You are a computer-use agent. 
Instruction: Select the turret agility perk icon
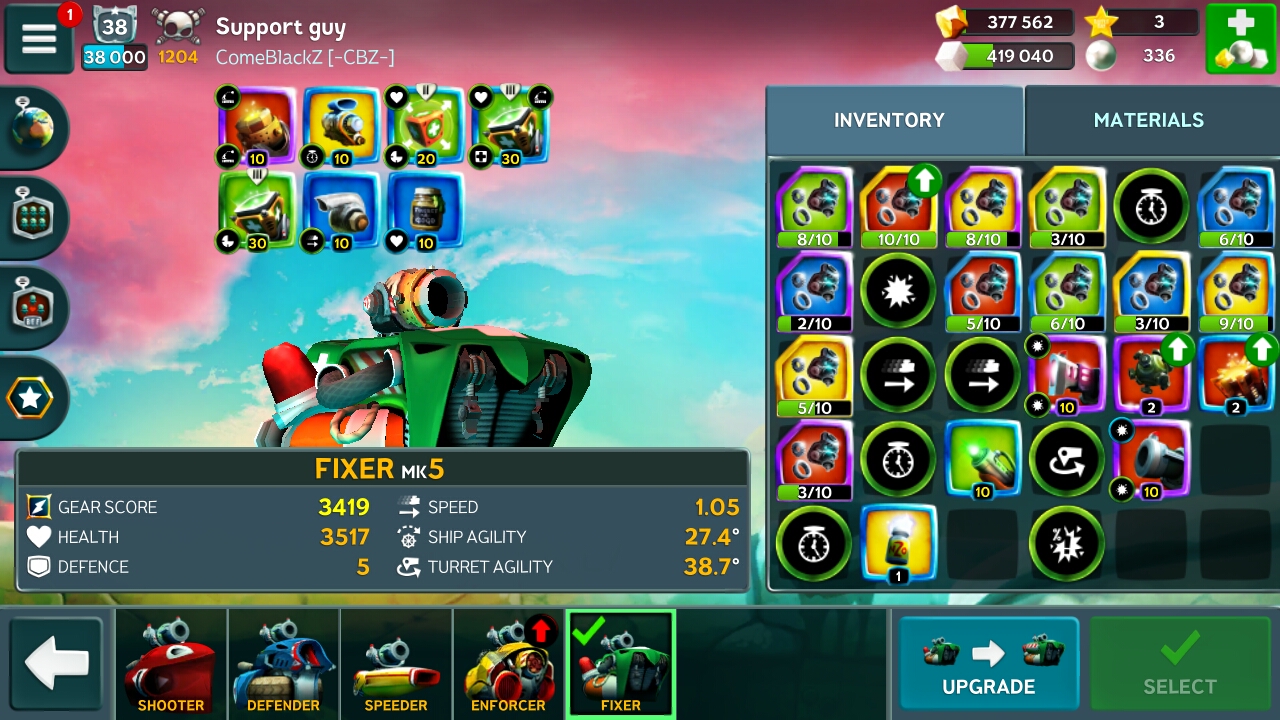[x=1067, y=459]
